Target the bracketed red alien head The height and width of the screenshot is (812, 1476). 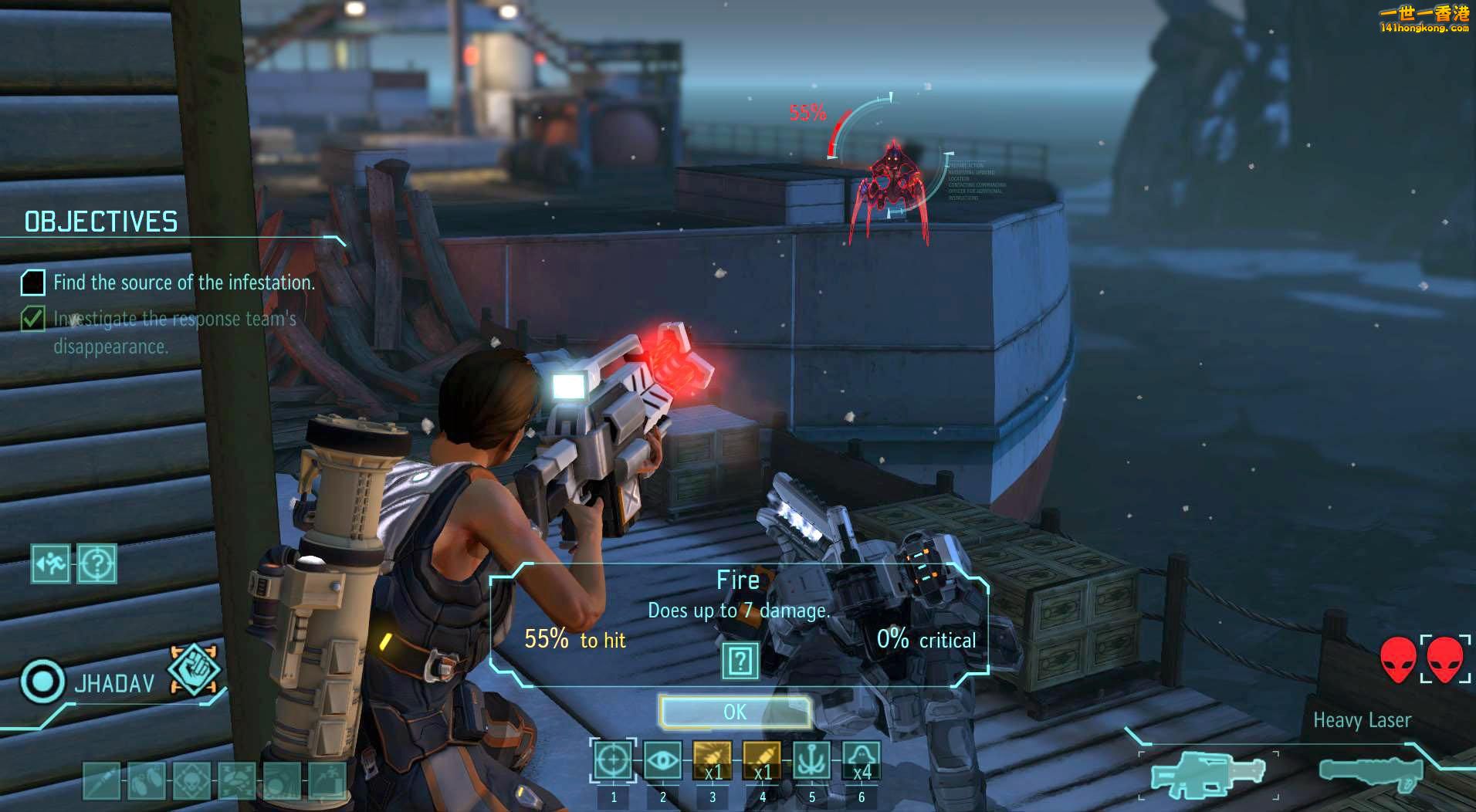coord(1445,659)
